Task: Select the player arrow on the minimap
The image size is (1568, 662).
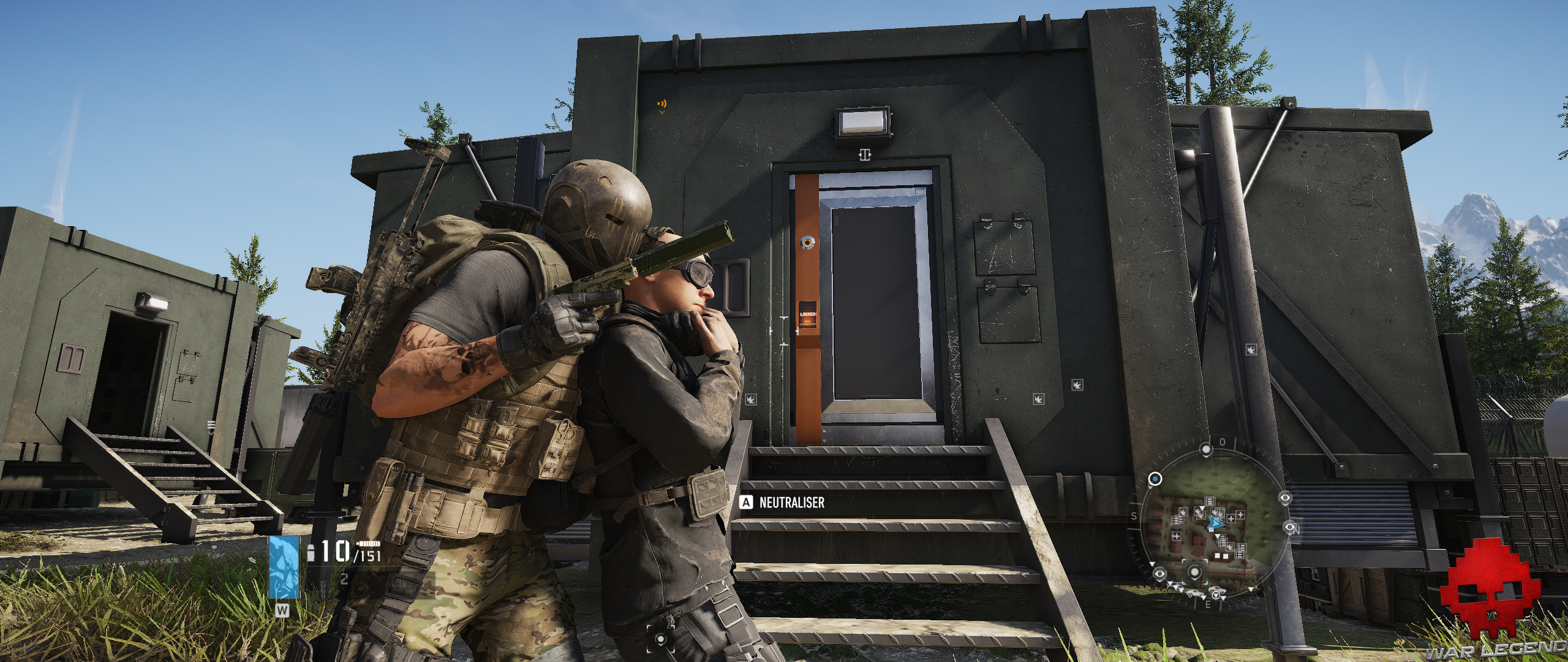Action: pos(1216,522)
